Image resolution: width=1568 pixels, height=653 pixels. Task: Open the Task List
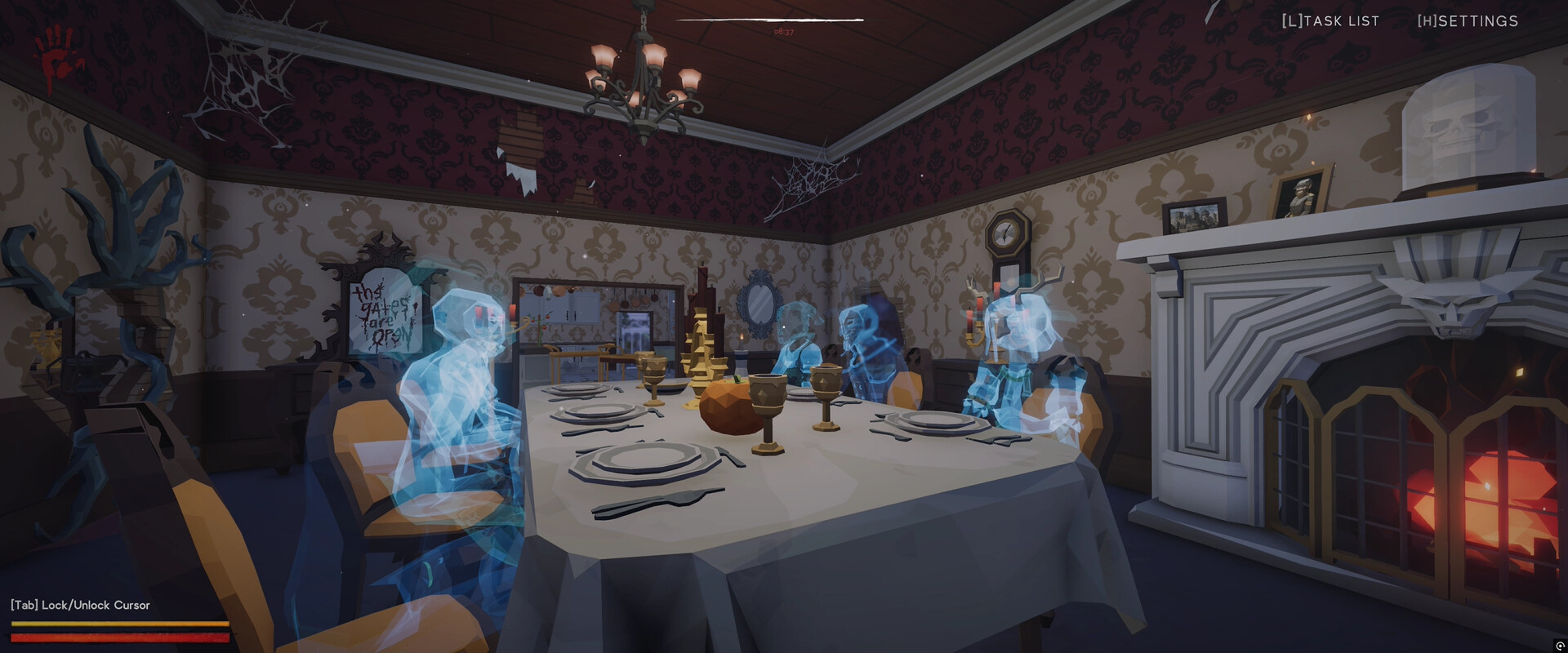pos(1330,20)
